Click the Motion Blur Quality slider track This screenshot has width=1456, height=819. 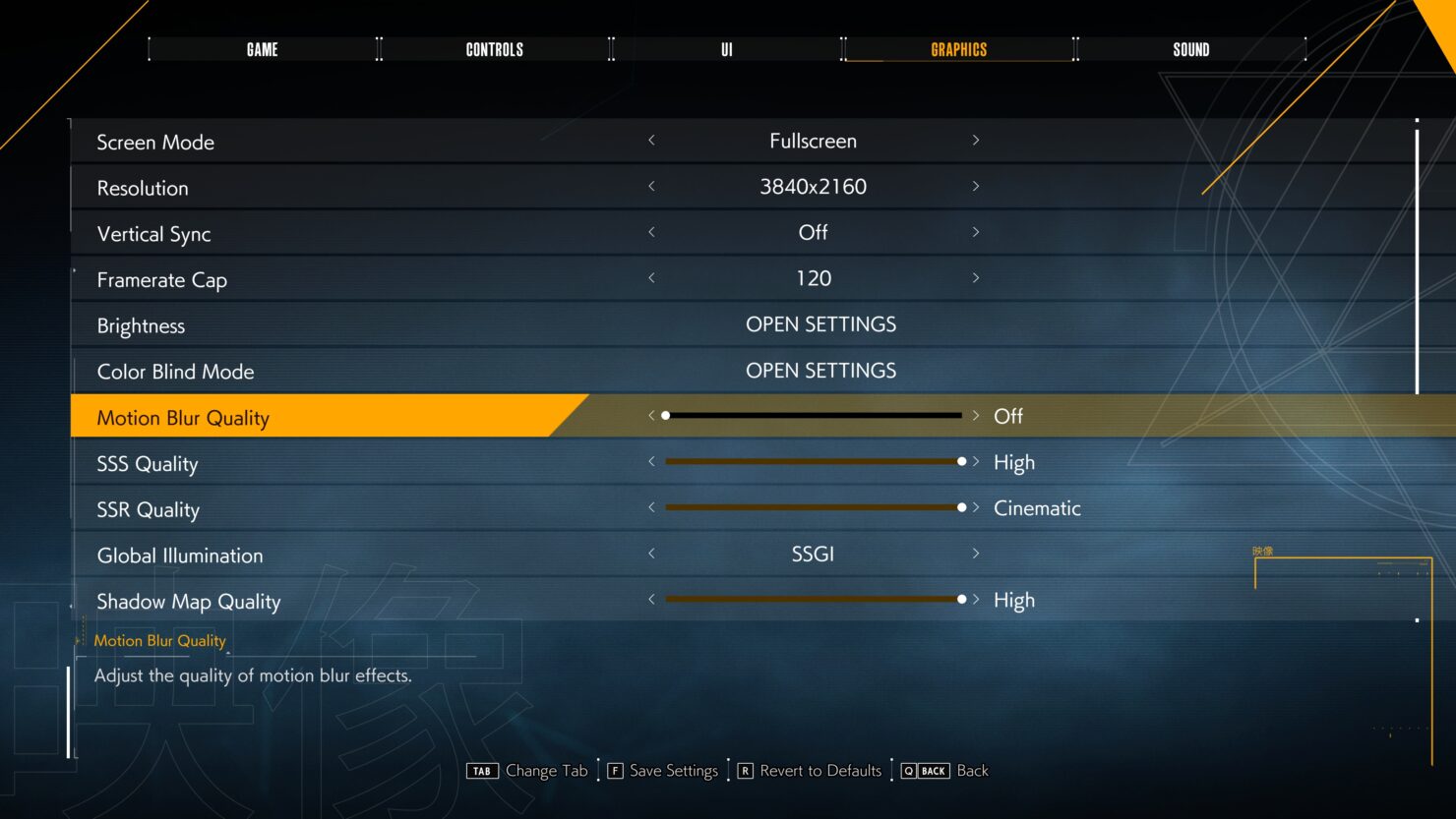pos(813,416)
